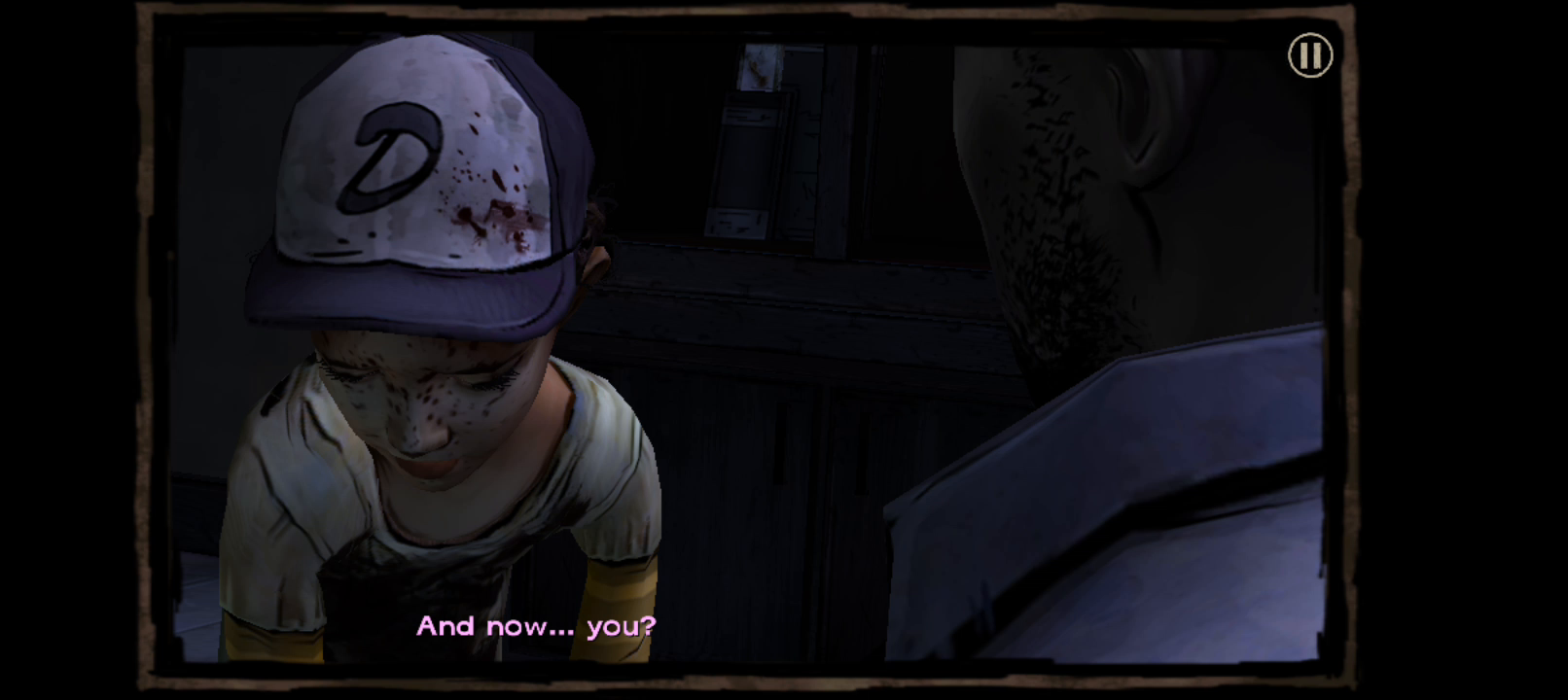The width and height of the screenshot is (1568, 700).
Task: Click the dialogue text 'And now... you?'
Action: click(536, 627)
